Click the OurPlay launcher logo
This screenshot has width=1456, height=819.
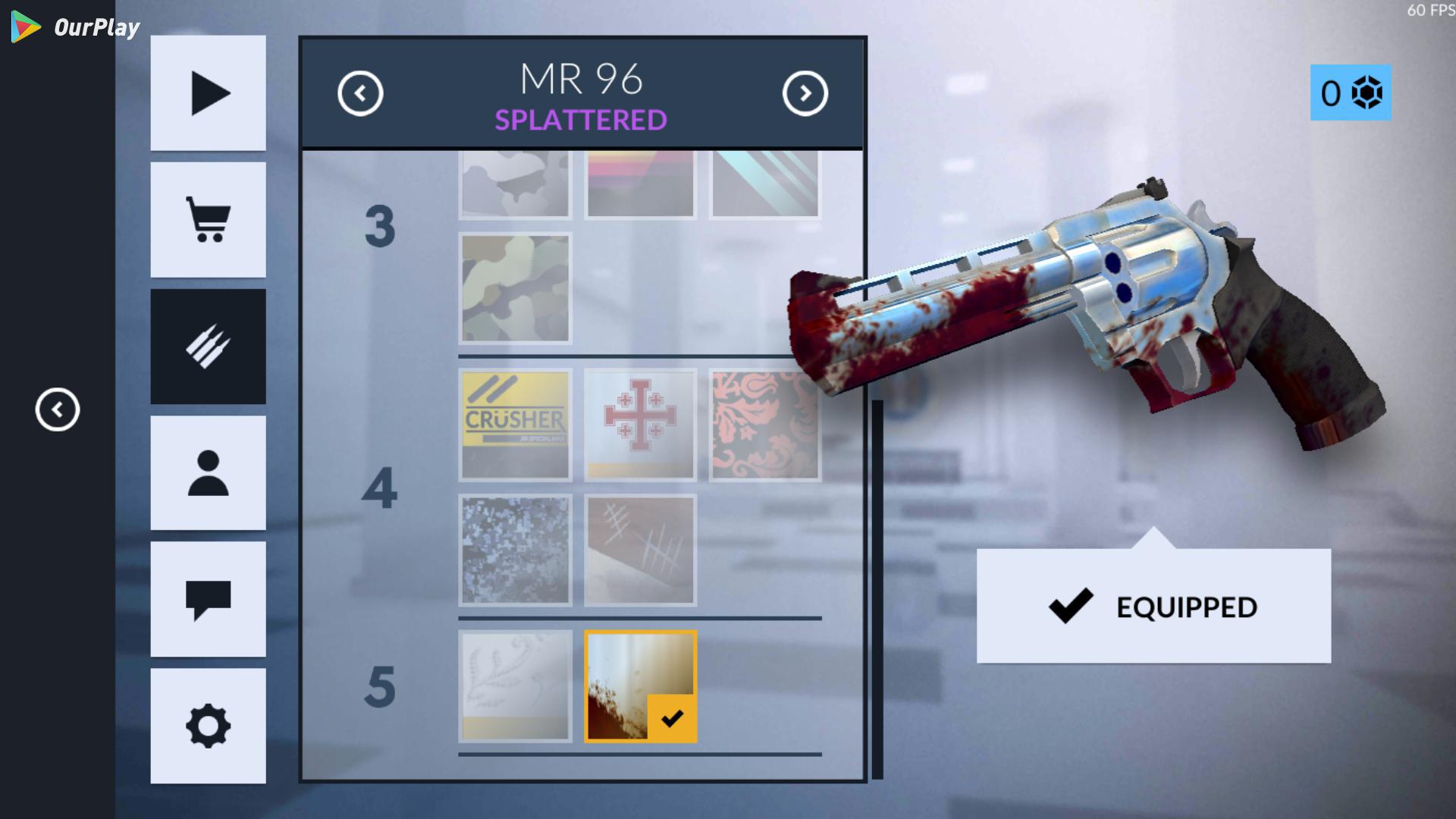75,28
